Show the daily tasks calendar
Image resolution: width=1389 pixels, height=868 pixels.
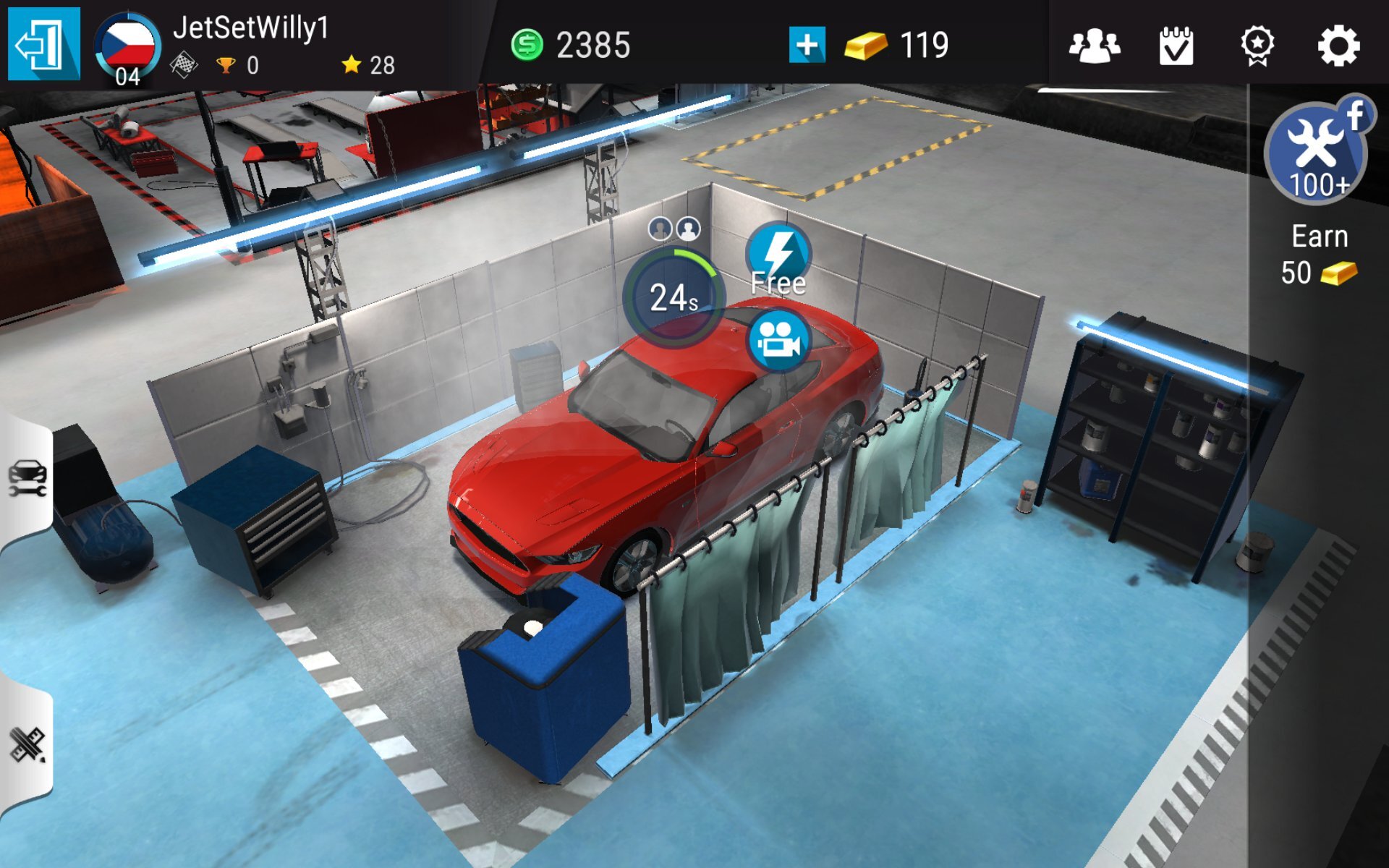pyautogui.click(x=1176, y=46)
